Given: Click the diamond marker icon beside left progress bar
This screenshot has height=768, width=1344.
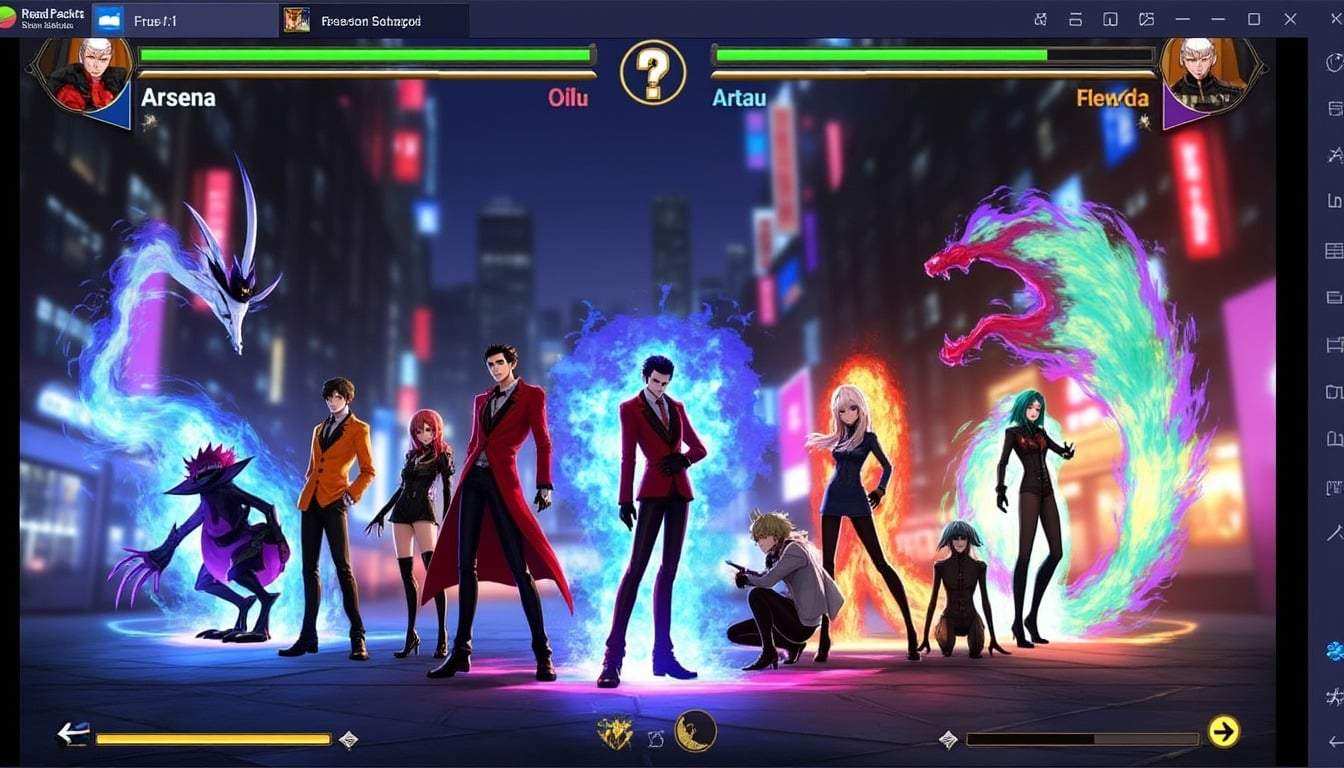Looking at the screenshot, I should tap(349, 738).
